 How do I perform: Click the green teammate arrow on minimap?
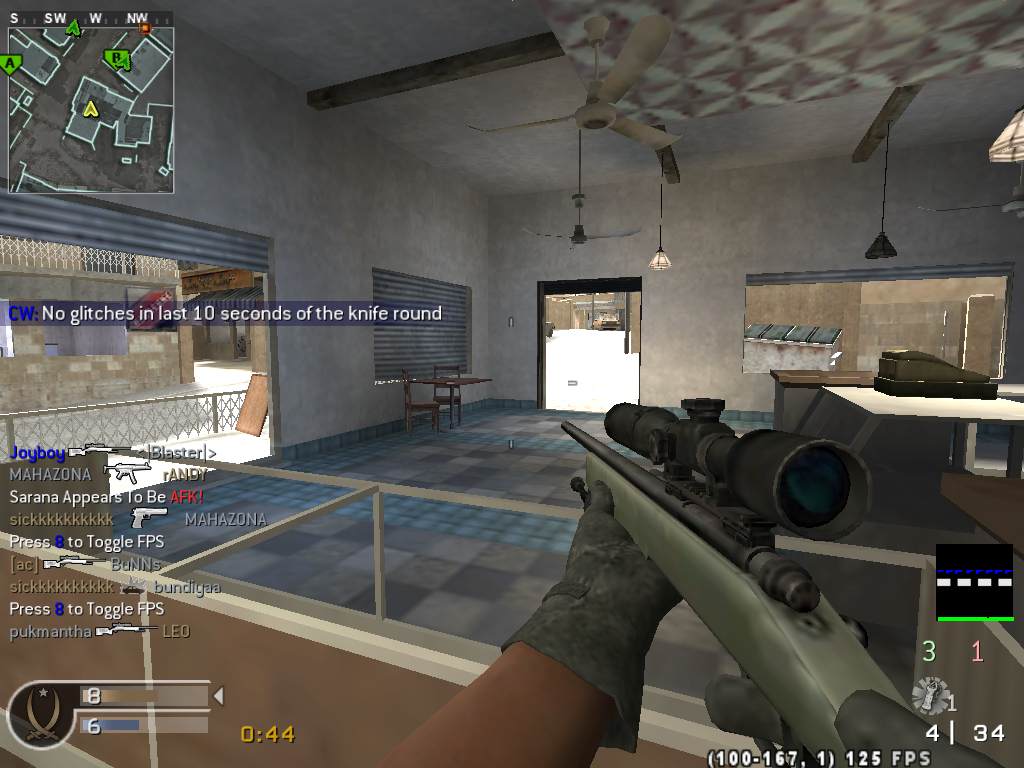tap(72, 28)
